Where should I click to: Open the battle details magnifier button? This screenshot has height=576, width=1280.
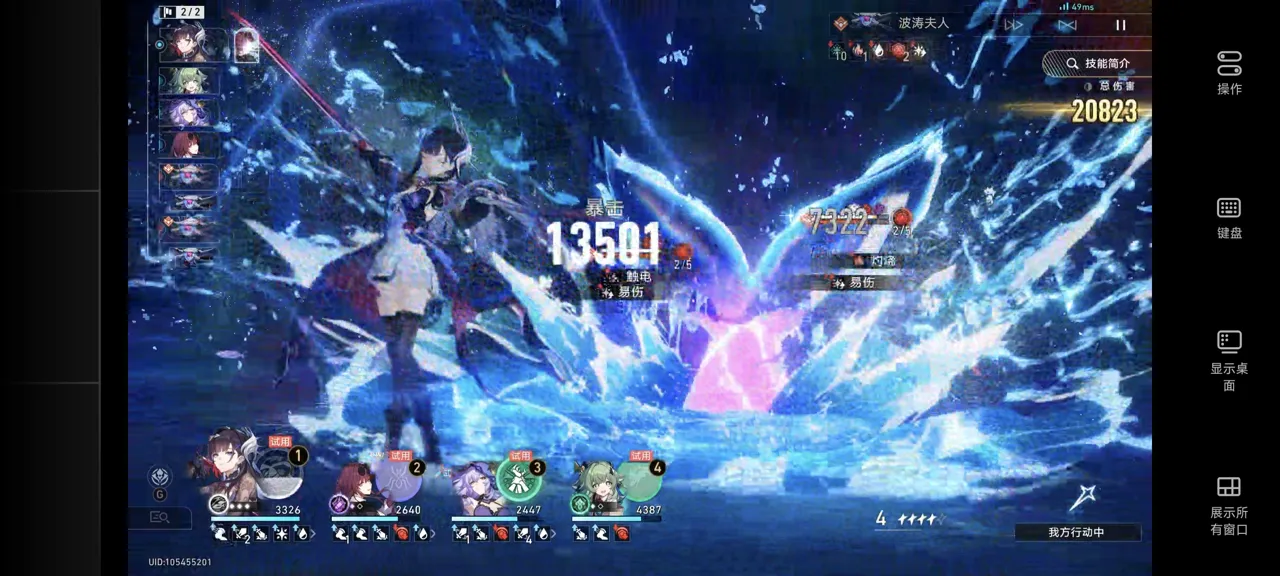coord(159,517)
